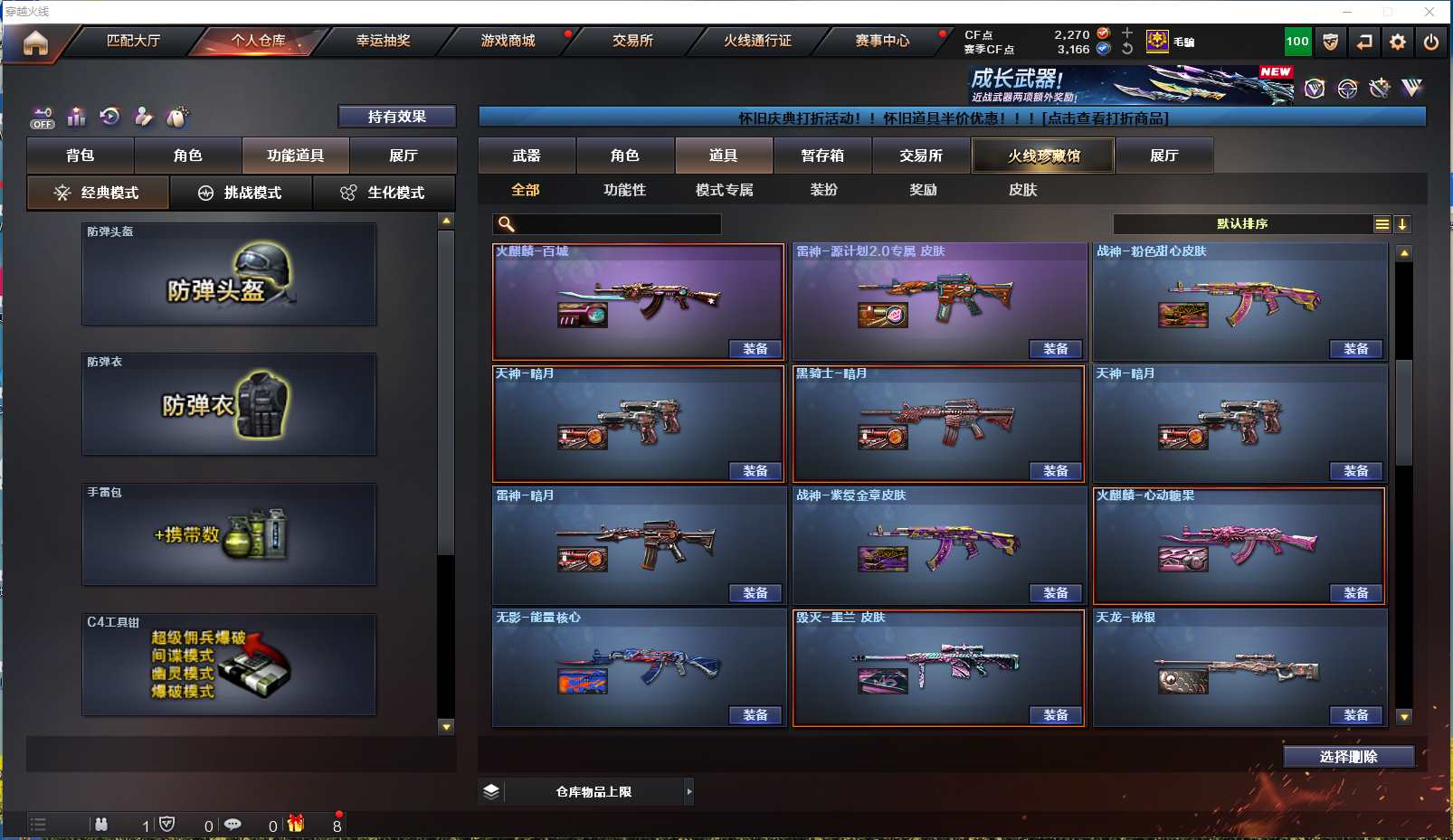Image resolution: width=1453 pixels, height=840 pixels.
Task: Equip the 火麒麟-百城 weapon skin
Action: pyautogui.click(x=755, y=349)
